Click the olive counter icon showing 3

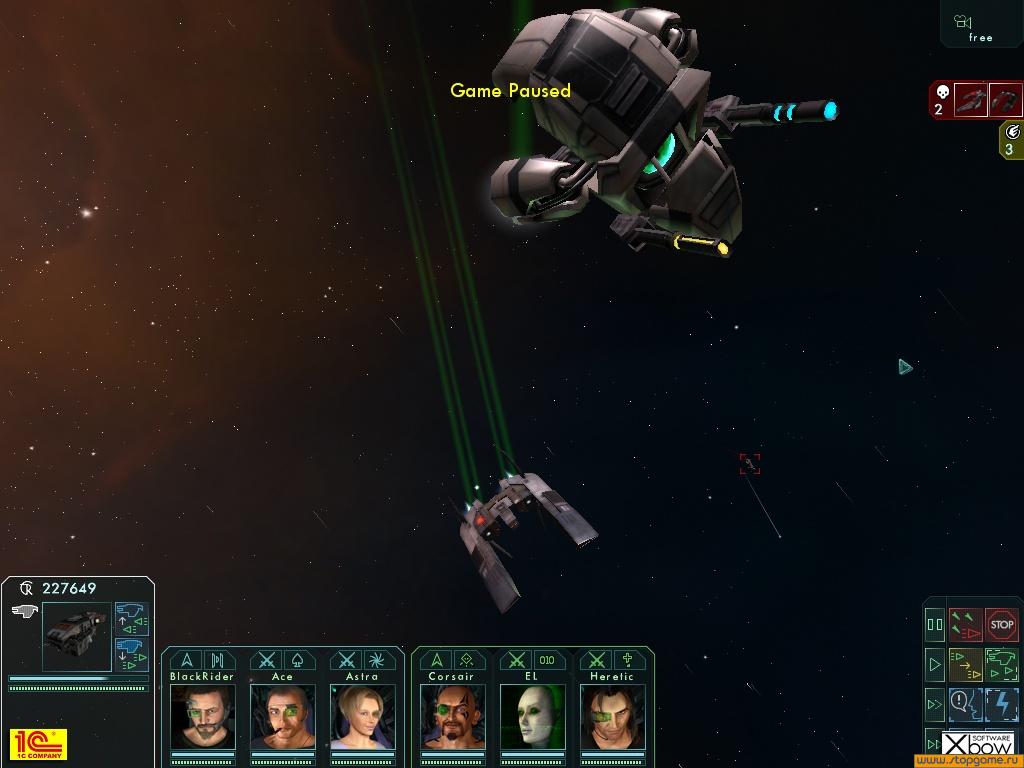pos(1011,140)
